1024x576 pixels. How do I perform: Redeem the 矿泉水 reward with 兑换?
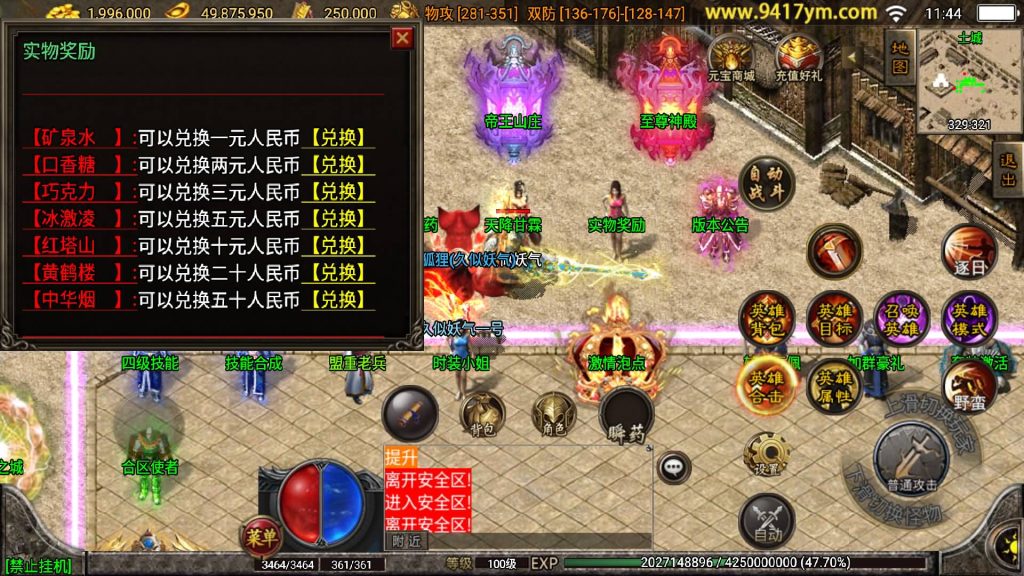click(338, 138)
